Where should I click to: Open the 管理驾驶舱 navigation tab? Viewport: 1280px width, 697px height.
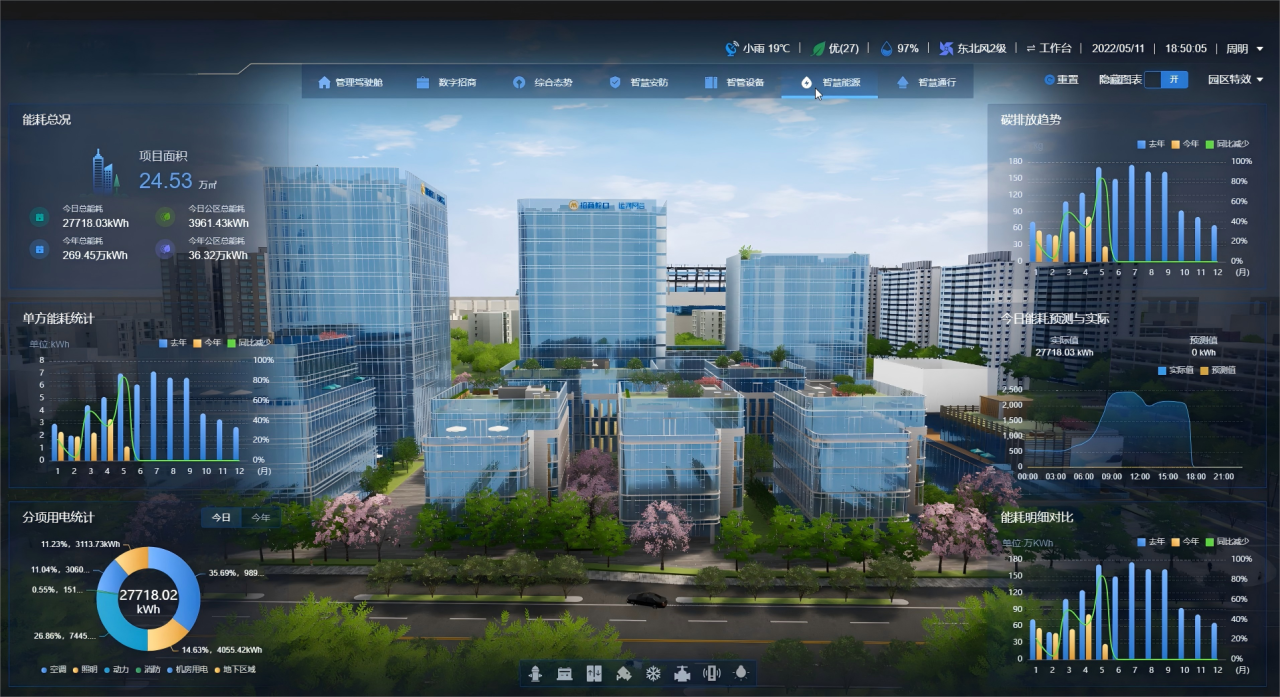350,82
